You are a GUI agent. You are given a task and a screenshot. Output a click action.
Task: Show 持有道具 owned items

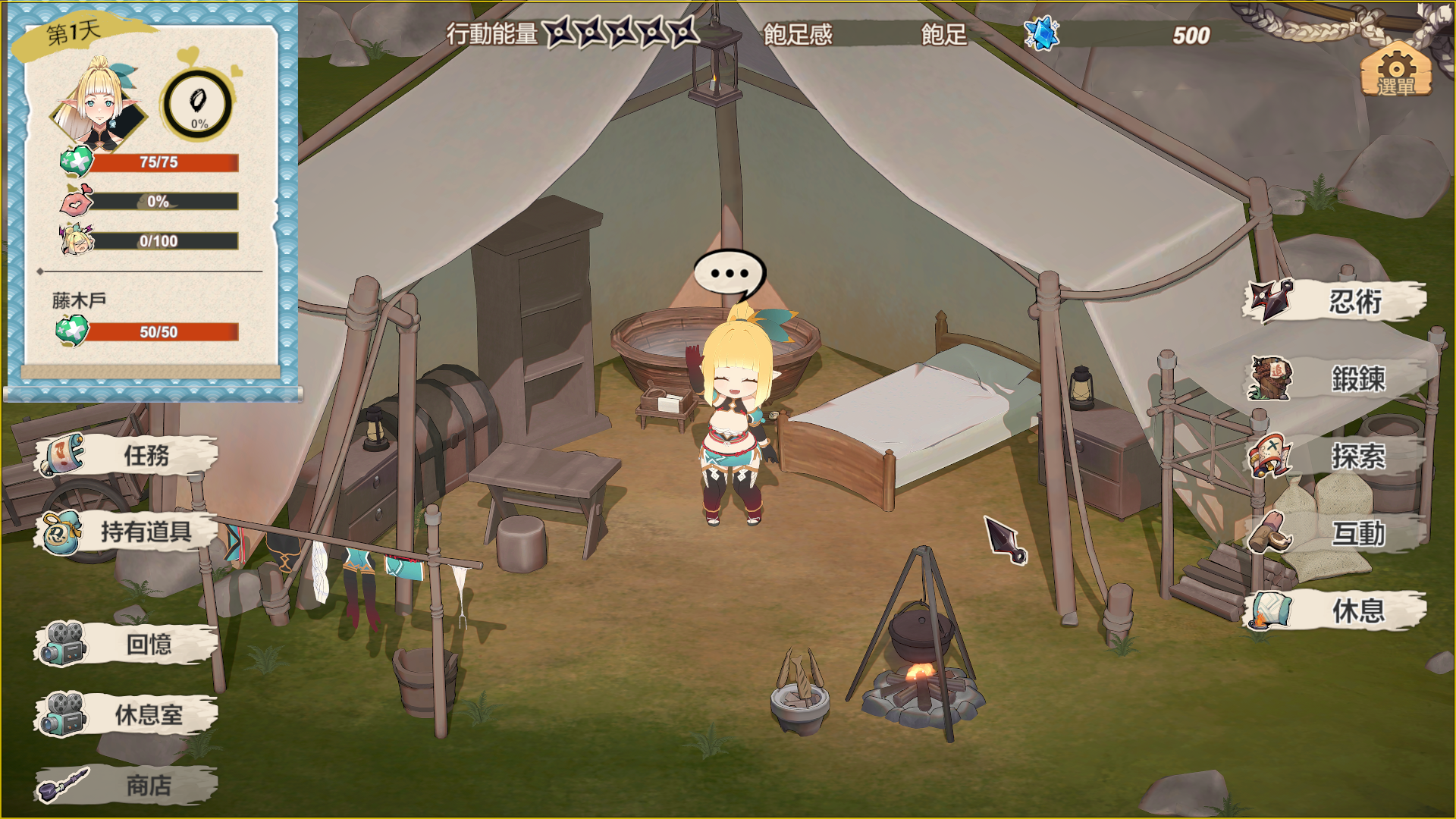(x=126, y=532)
